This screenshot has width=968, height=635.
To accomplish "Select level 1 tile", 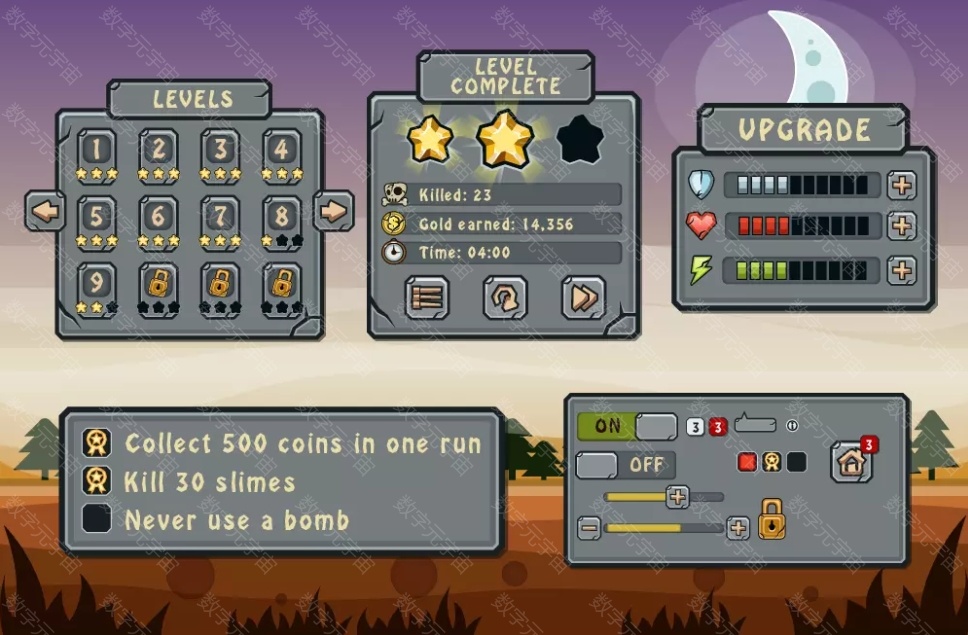I will click(97, 150).
